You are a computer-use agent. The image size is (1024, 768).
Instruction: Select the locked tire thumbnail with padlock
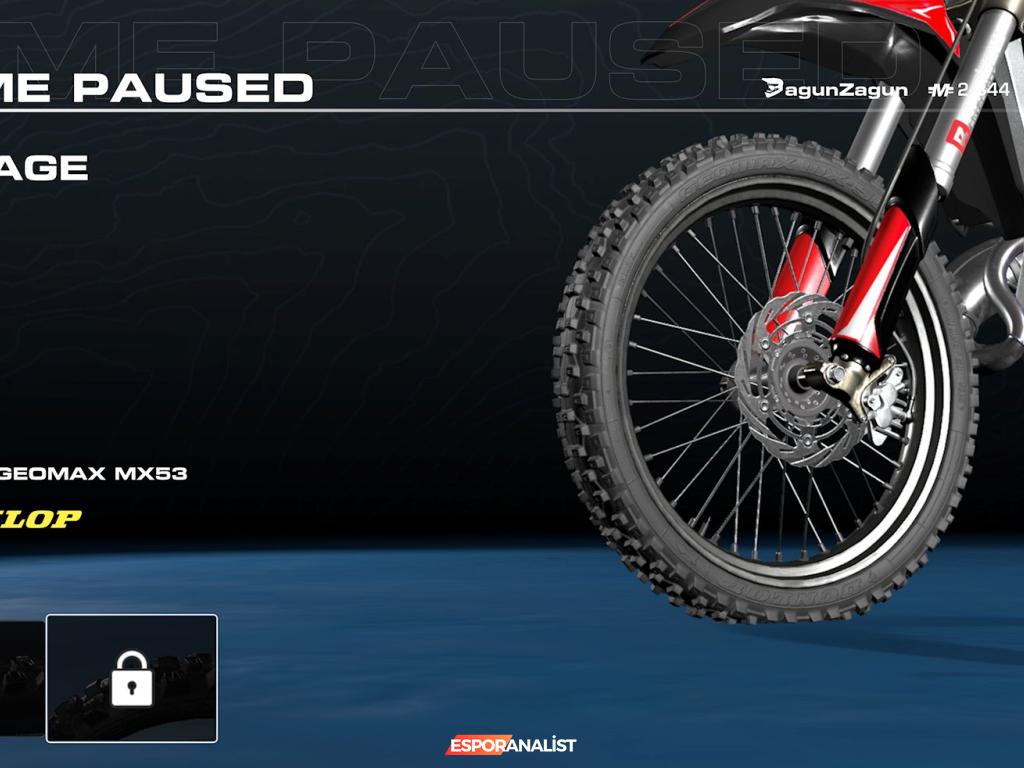(x=131, y=678)
